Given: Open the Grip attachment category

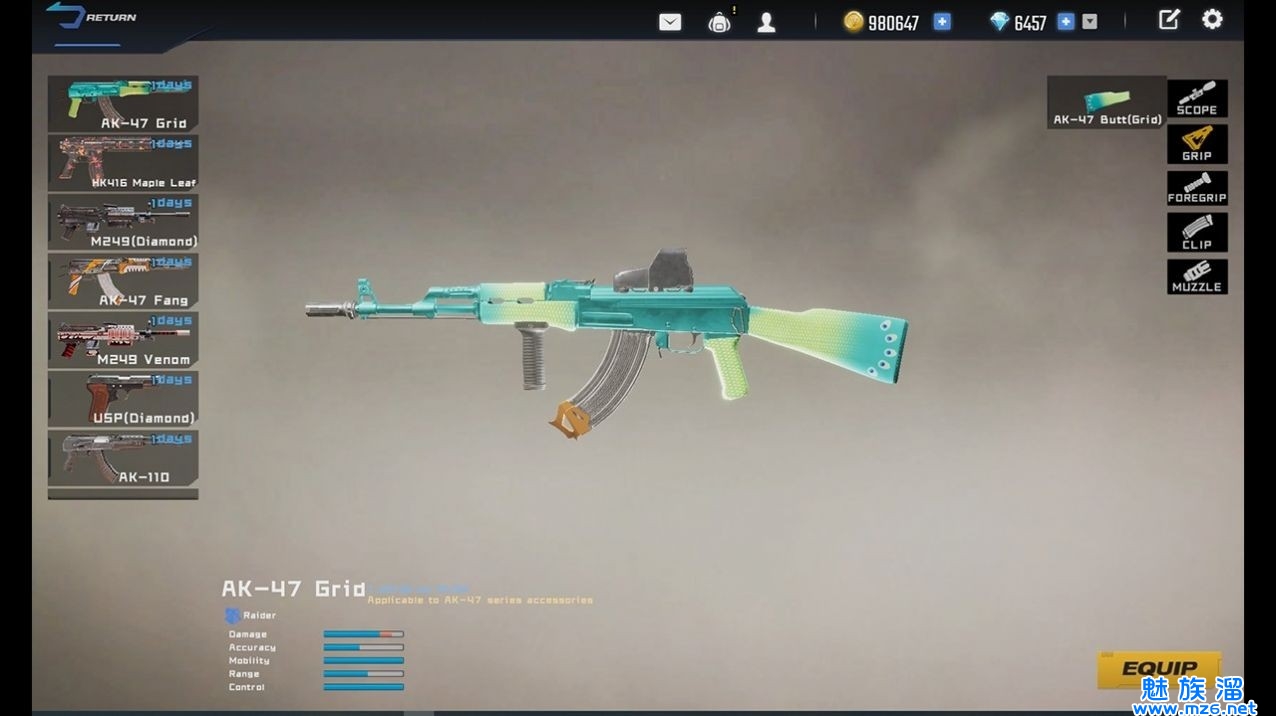Looking at the screenshot, I should coord(1197,144).
